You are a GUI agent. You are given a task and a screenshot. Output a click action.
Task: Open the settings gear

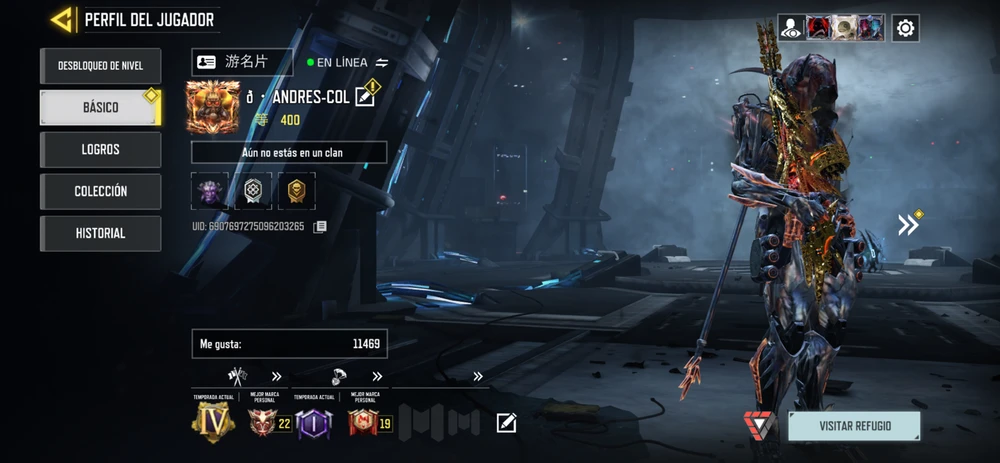click(x=905, y=28)
